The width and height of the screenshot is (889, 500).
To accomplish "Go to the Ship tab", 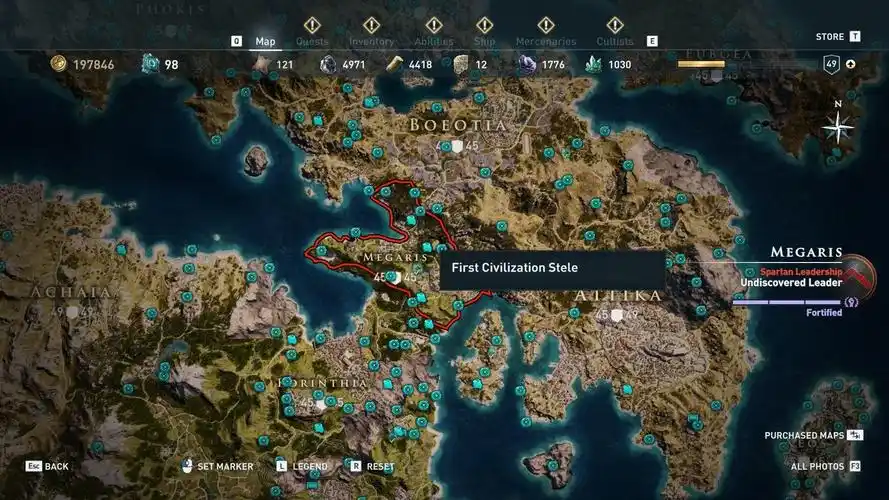I will (484, 41).
